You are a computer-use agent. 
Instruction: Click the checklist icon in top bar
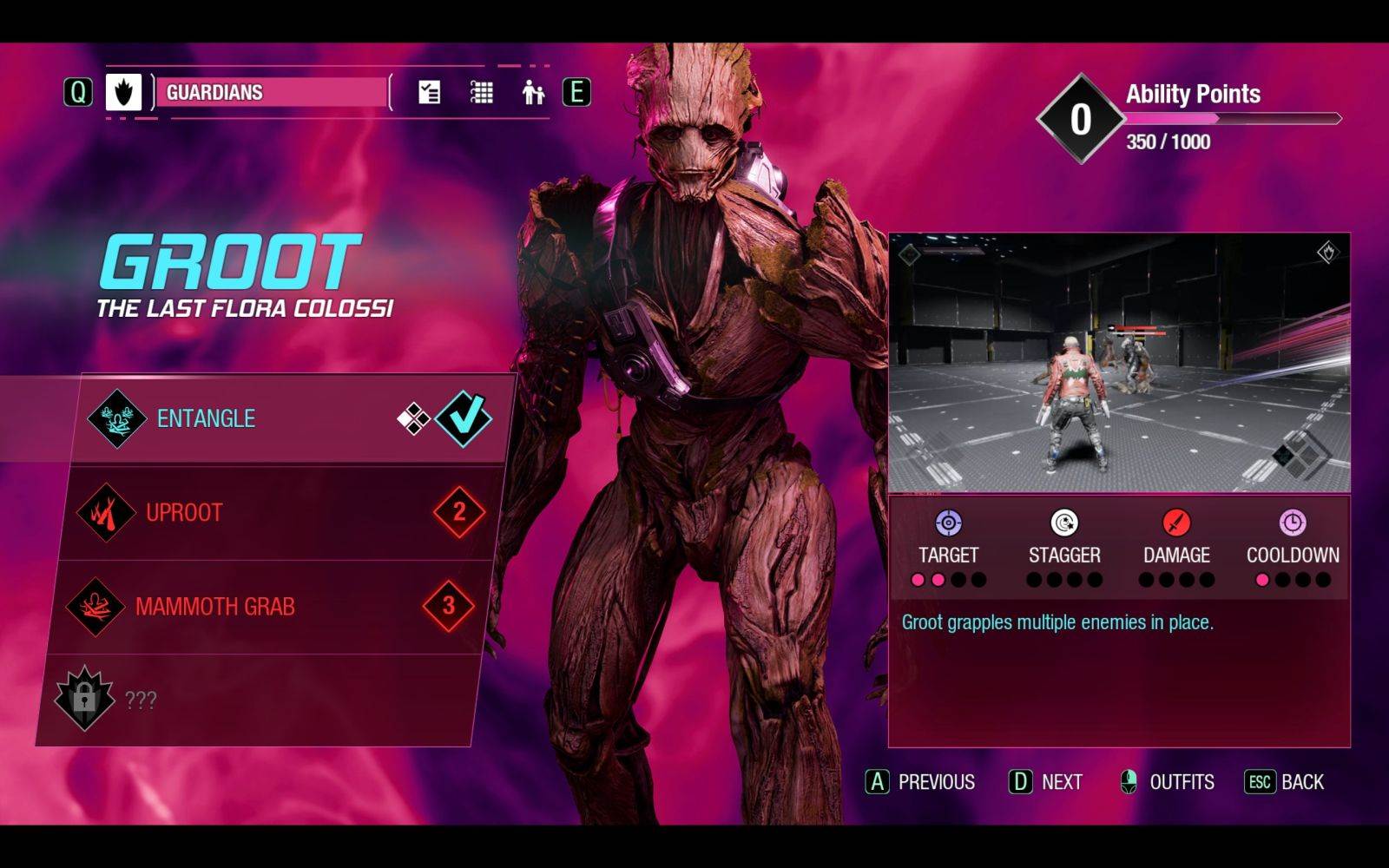[428, 90]
